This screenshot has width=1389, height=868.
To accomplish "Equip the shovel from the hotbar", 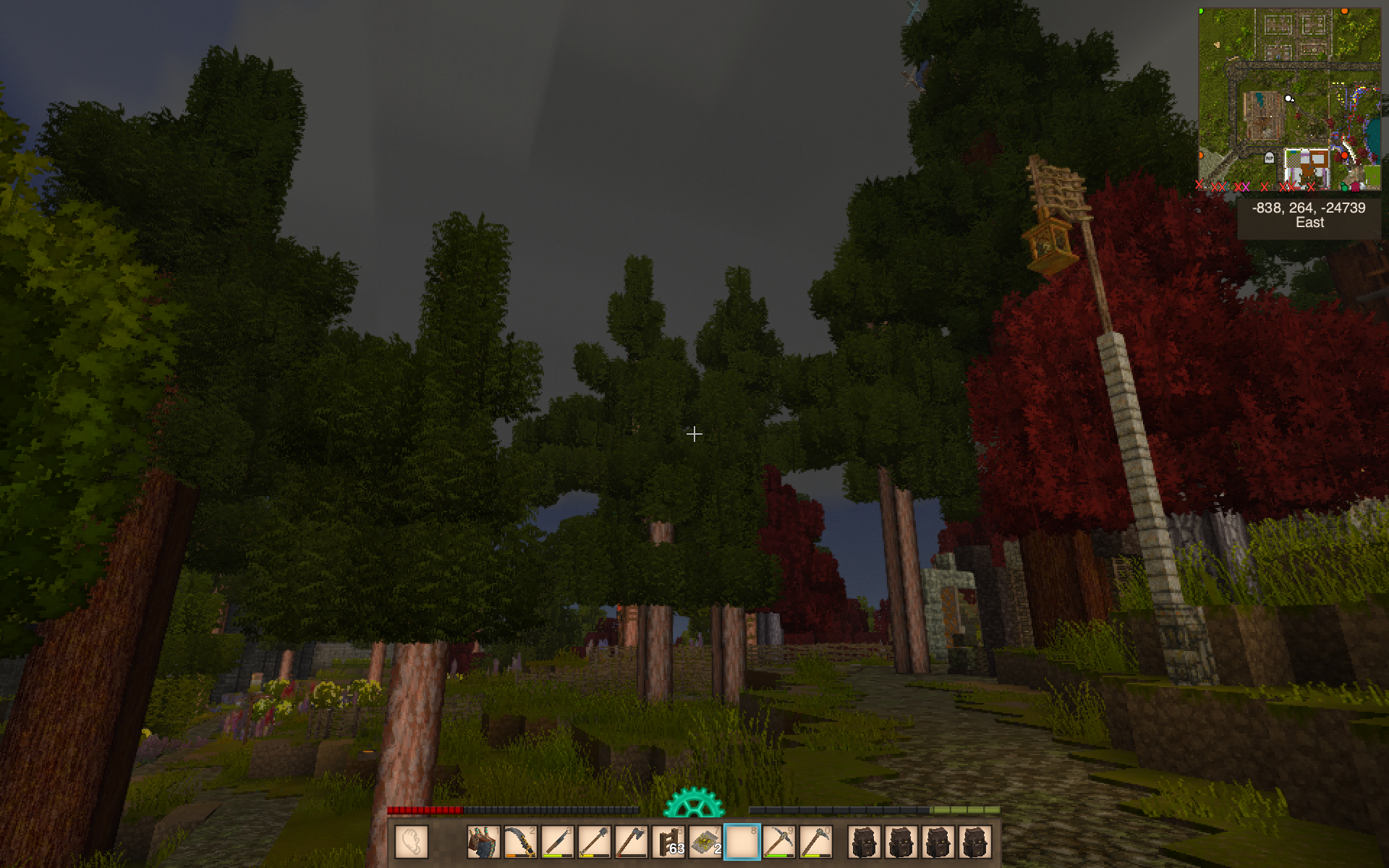I will 594,842.
